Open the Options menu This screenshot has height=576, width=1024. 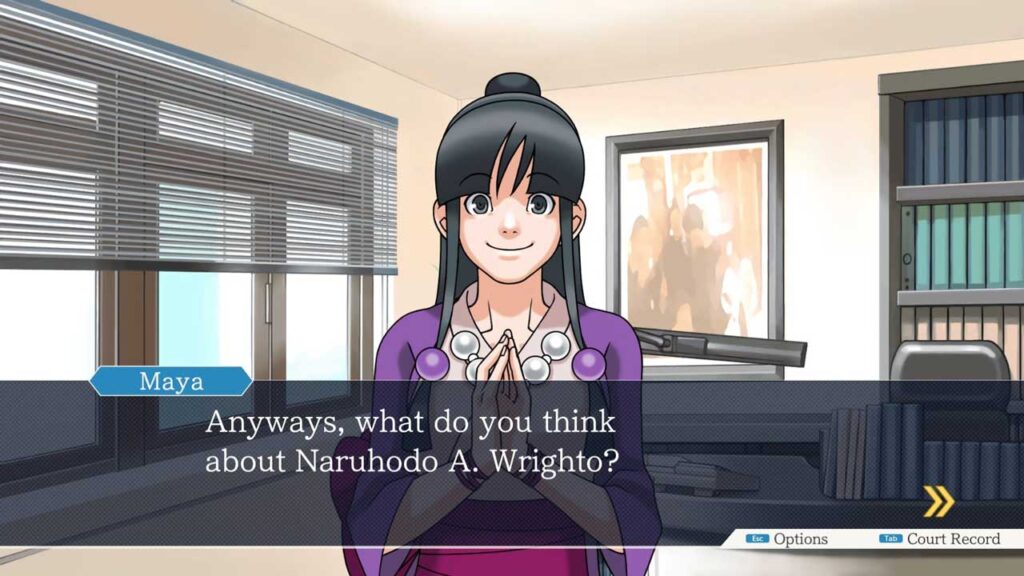pos(789,539)
